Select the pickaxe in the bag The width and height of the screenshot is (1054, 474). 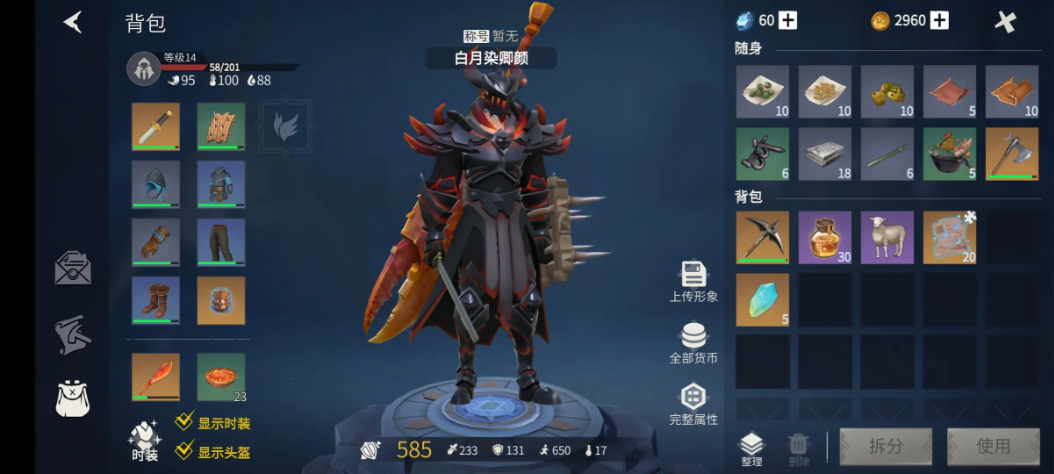762,237
